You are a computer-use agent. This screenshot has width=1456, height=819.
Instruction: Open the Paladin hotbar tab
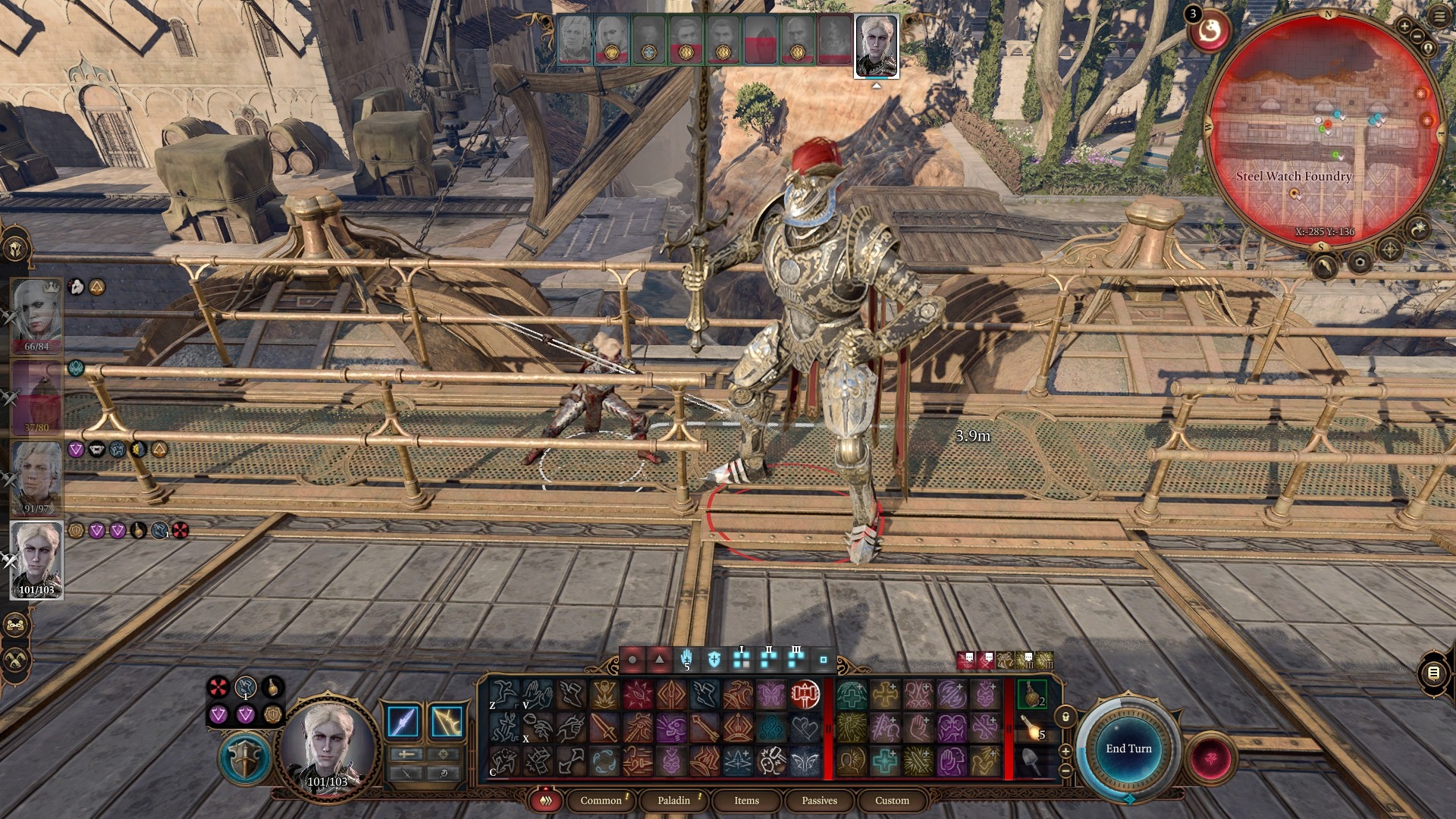[x=673, y=800]
